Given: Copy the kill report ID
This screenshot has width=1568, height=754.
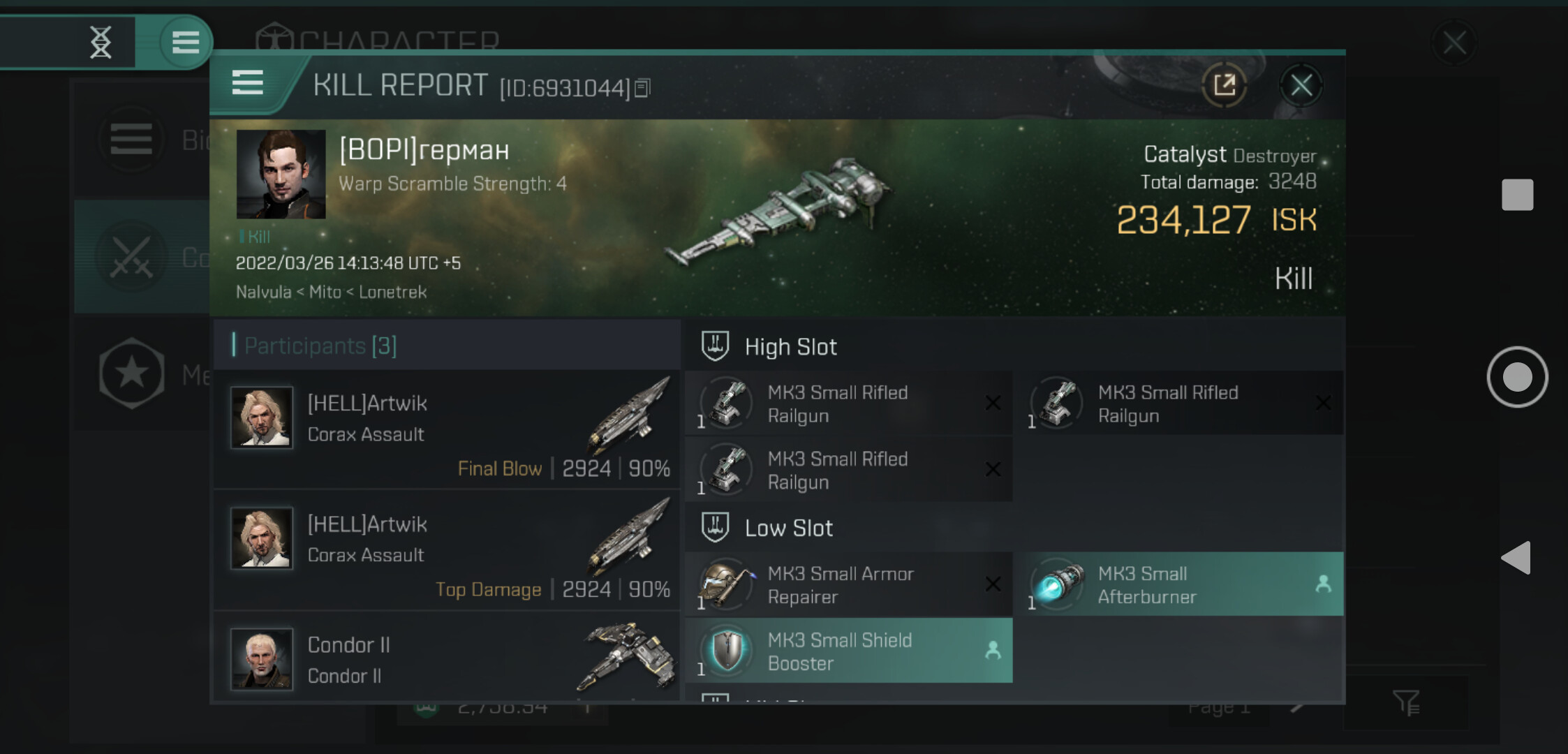Looking at the screenshot, I should click(643, 88).
